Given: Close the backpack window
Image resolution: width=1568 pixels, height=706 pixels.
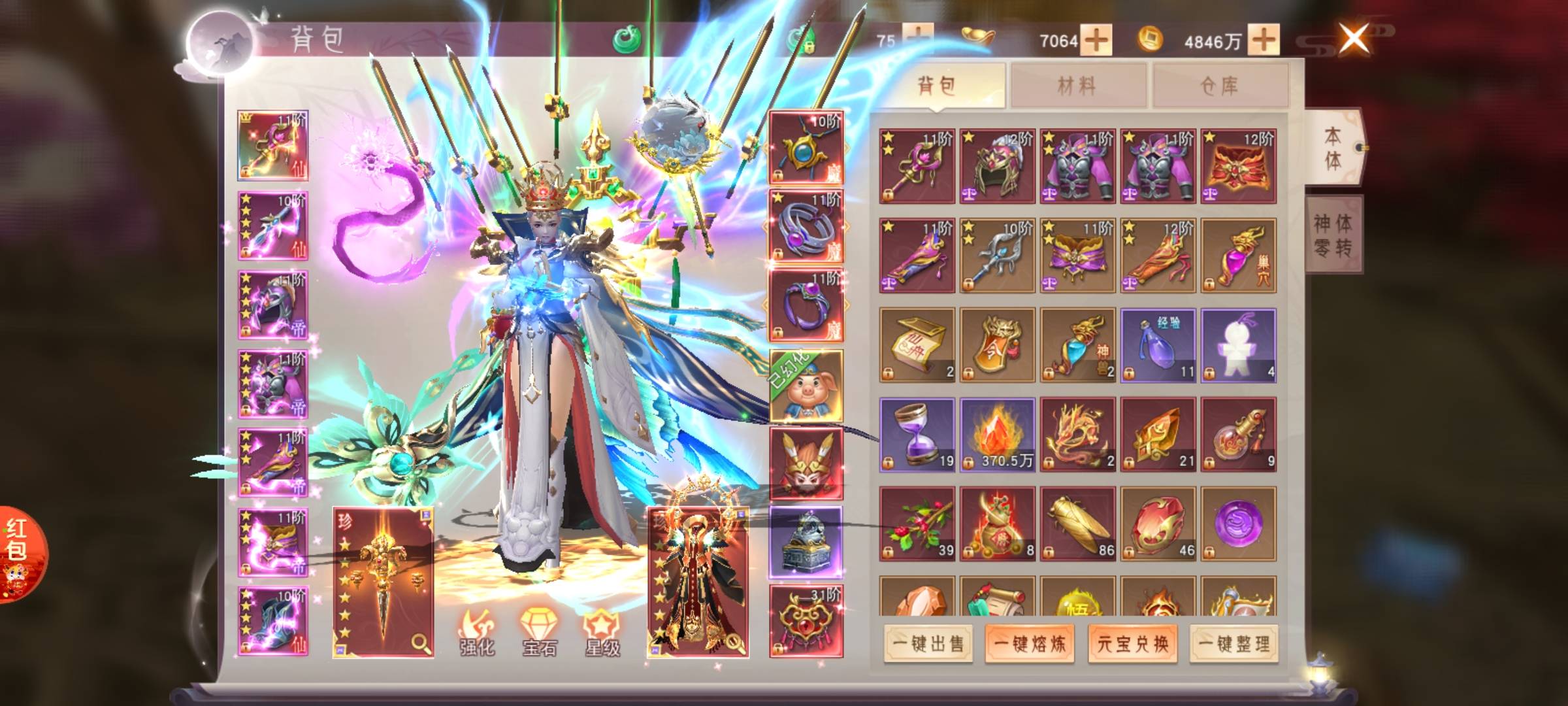Looking at the screenshot, I should point(1354,38).
